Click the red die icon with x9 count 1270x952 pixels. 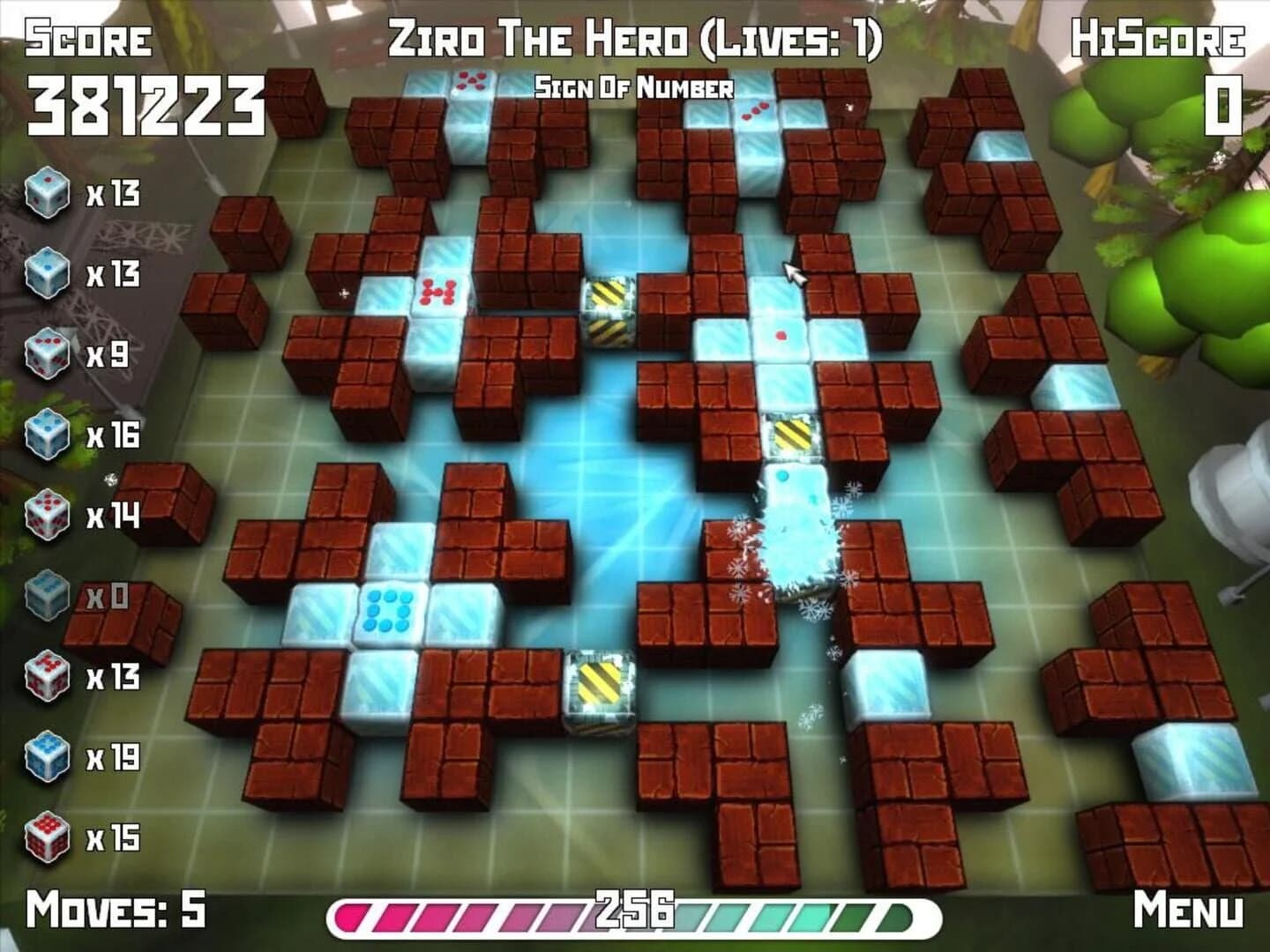49,352
